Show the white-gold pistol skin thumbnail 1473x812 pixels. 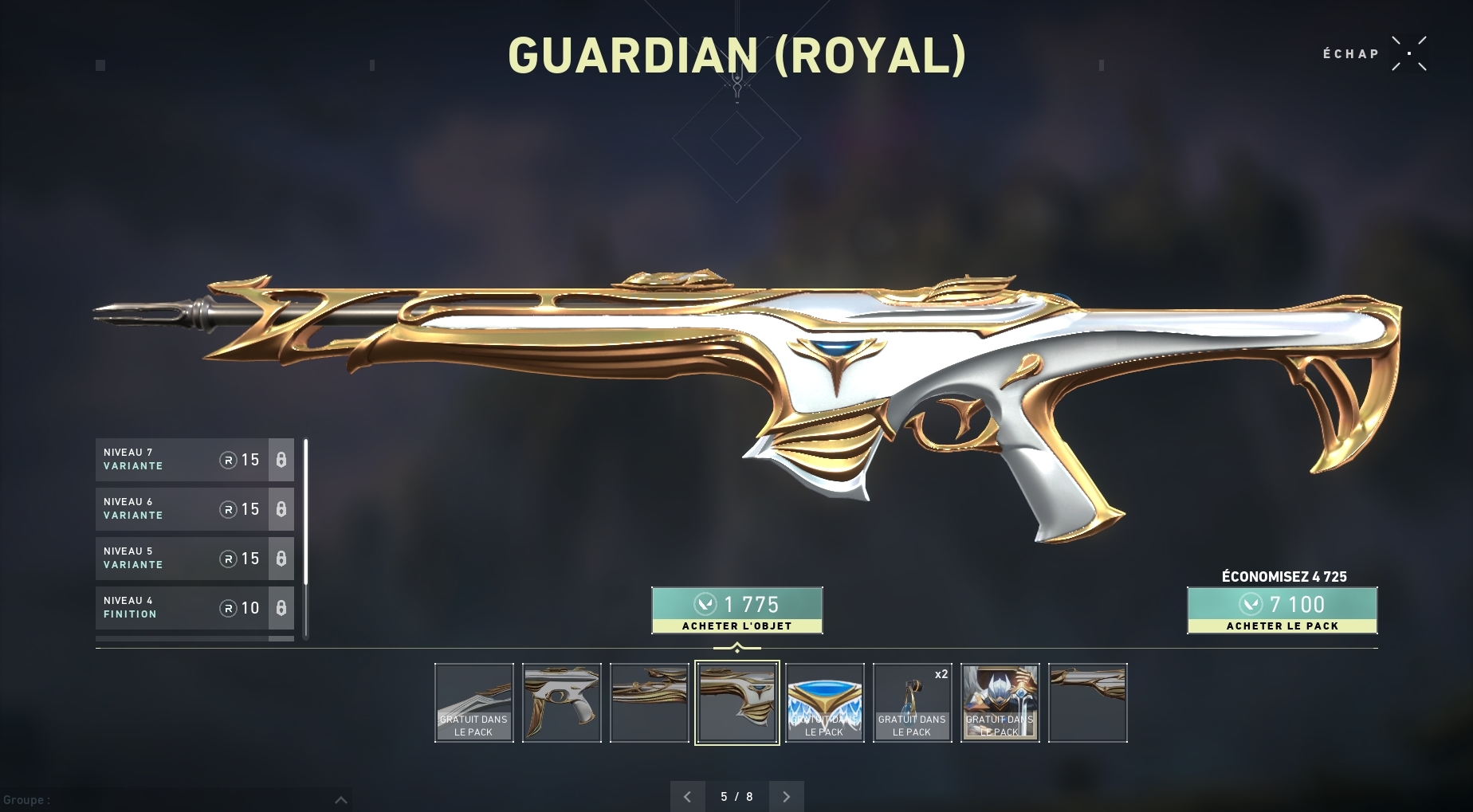(x=562, y=703)
